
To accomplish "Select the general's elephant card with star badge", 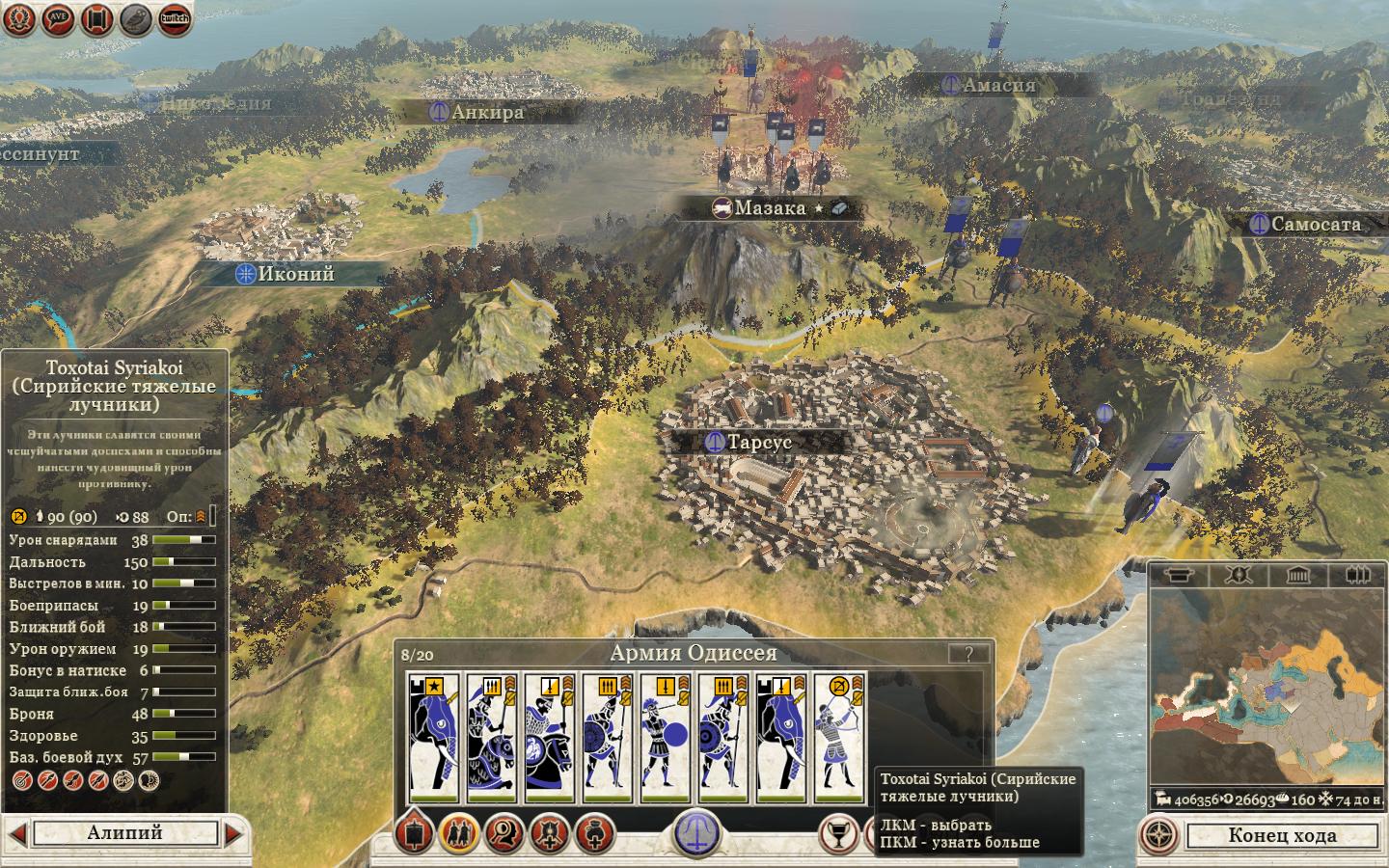I will 433,738.
